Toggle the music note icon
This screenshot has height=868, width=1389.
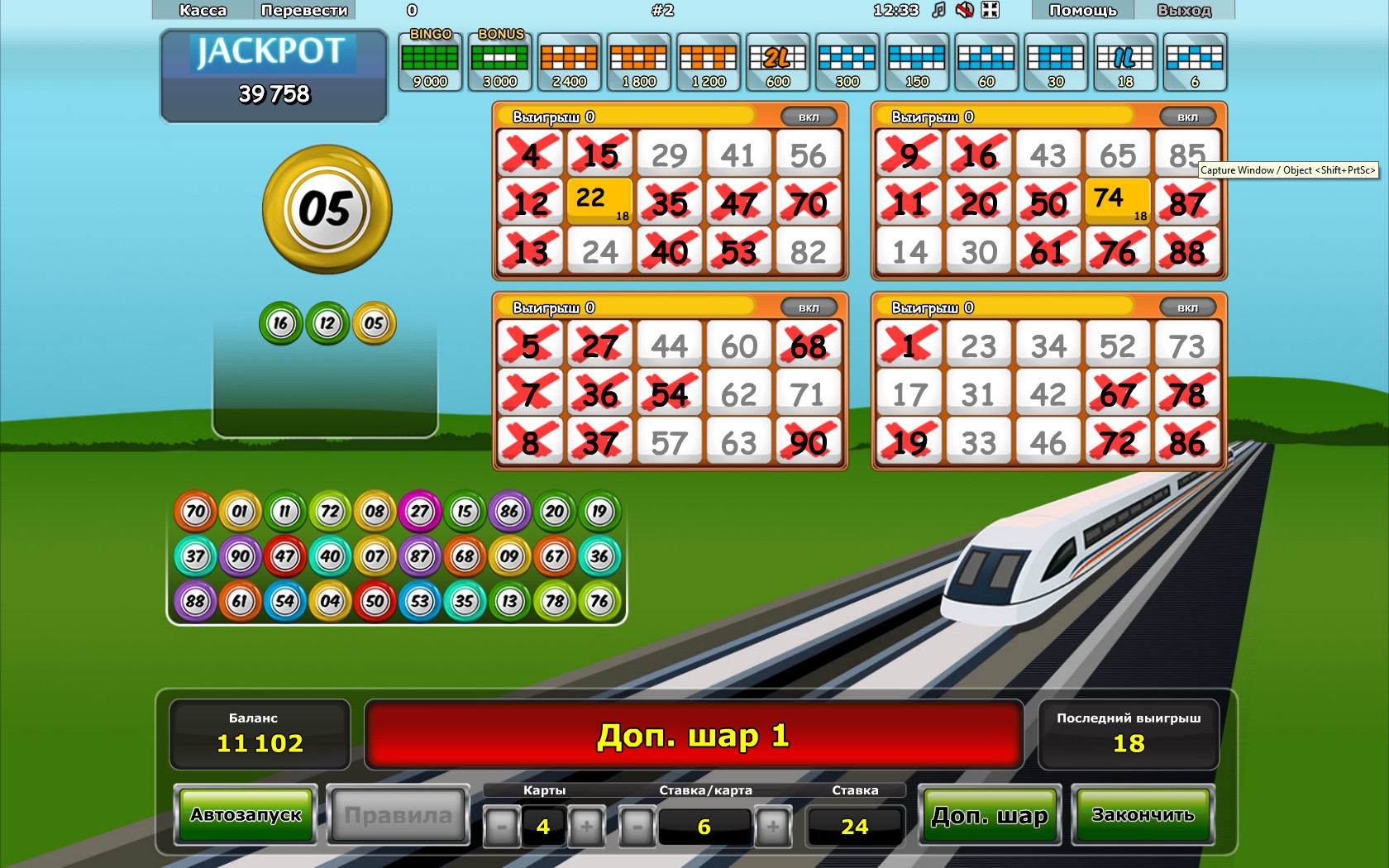pos(938,10)
